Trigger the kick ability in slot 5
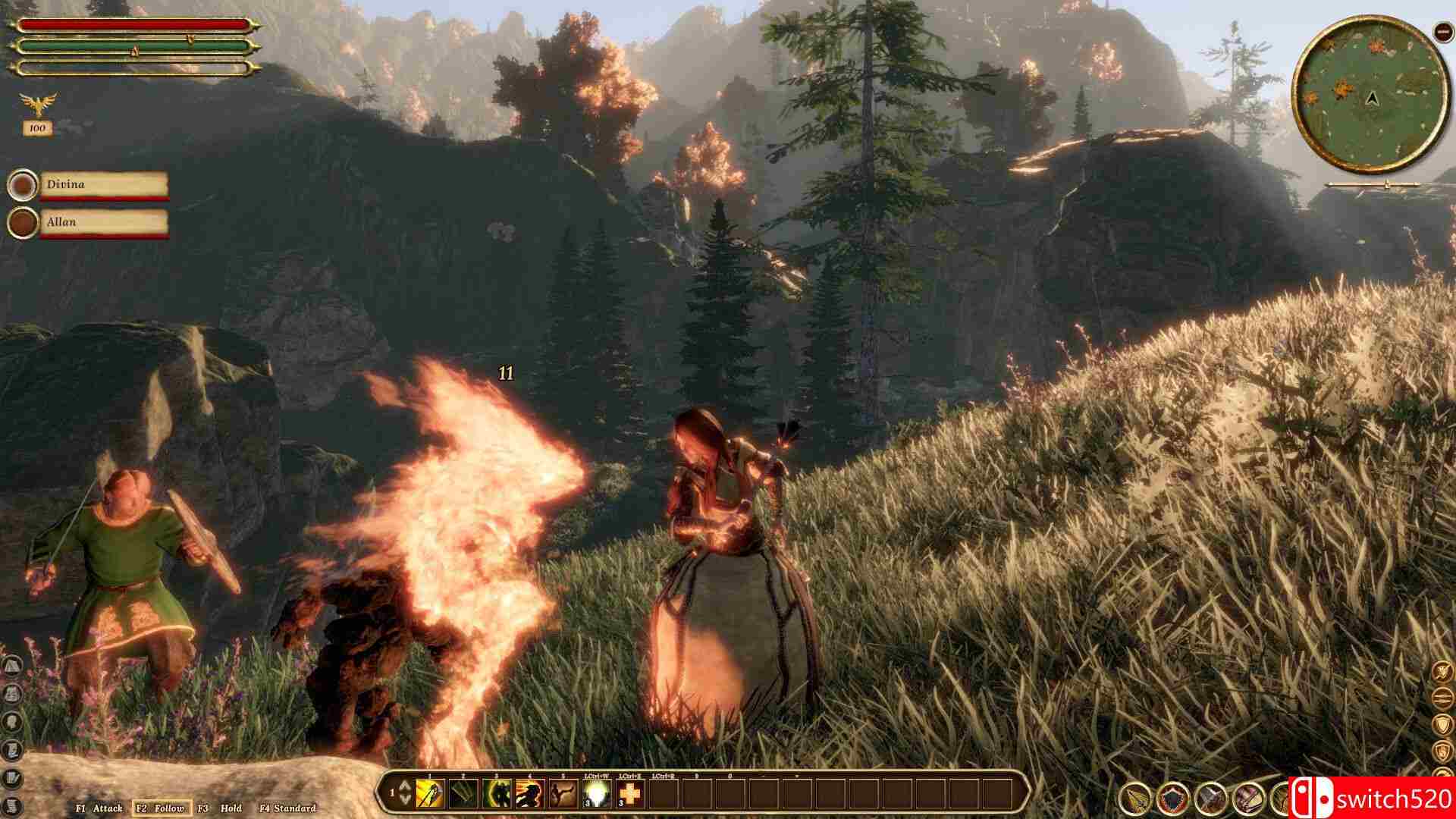Screen dimensions: 1456x819 pyautogui.click(x=563, y=793)
